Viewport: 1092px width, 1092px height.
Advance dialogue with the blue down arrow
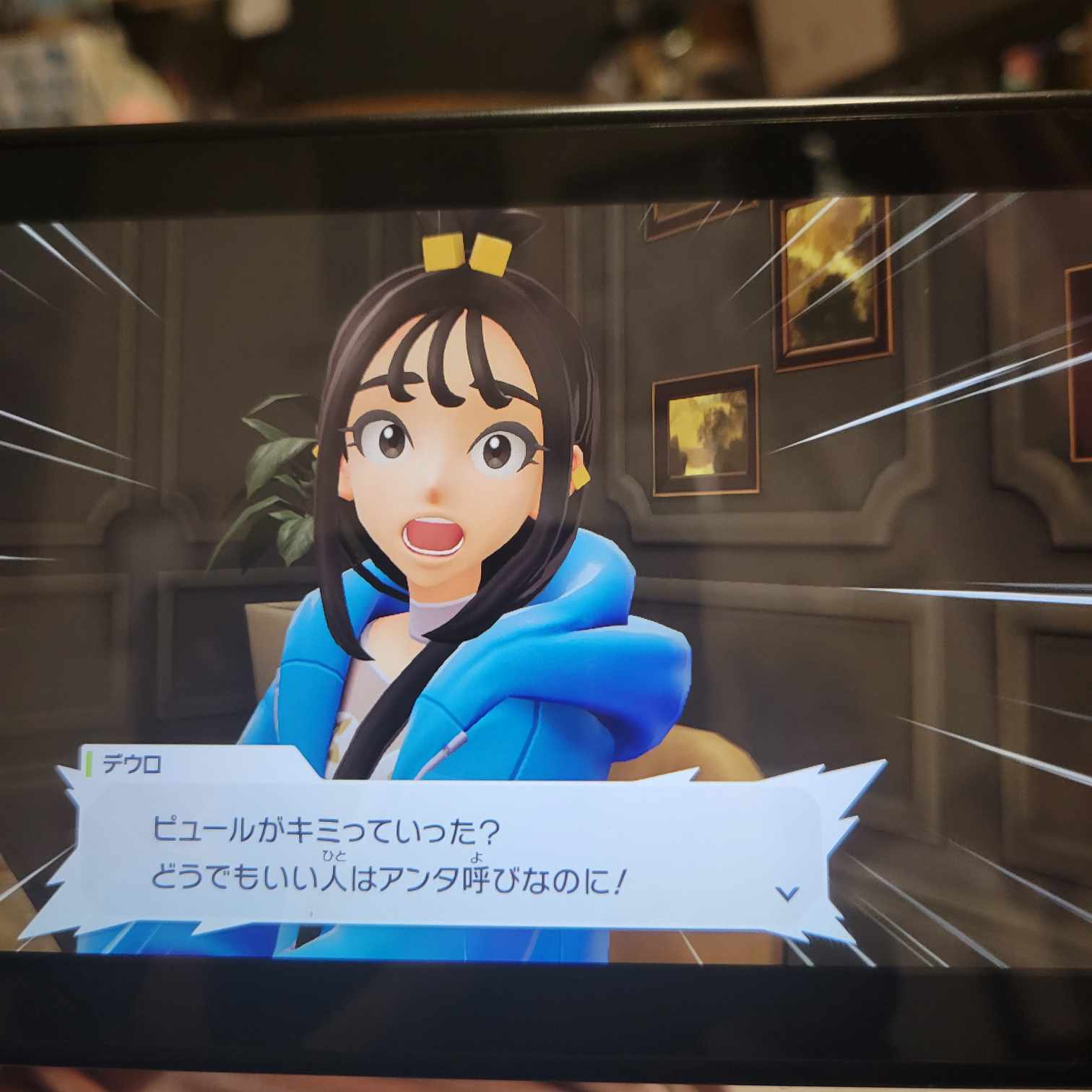click(787, 893)
